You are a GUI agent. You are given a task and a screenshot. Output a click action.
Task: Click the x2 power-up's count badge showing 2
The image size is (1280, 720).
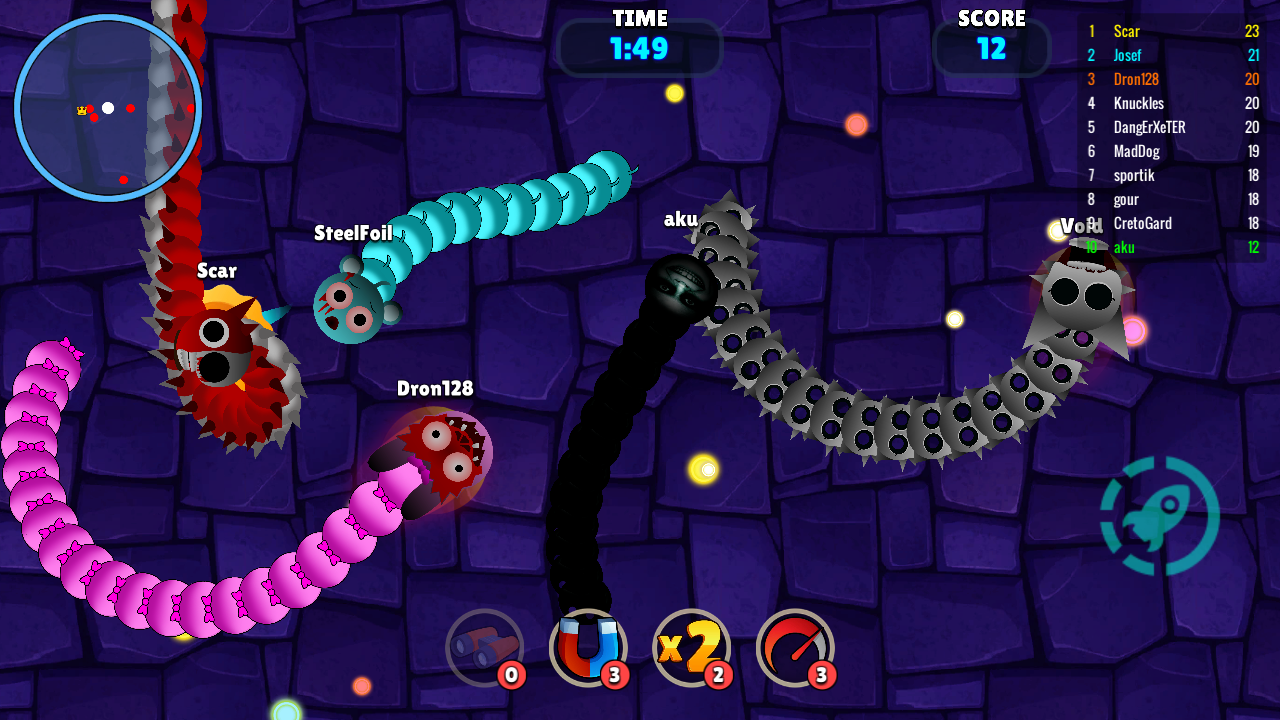[718, 675]
